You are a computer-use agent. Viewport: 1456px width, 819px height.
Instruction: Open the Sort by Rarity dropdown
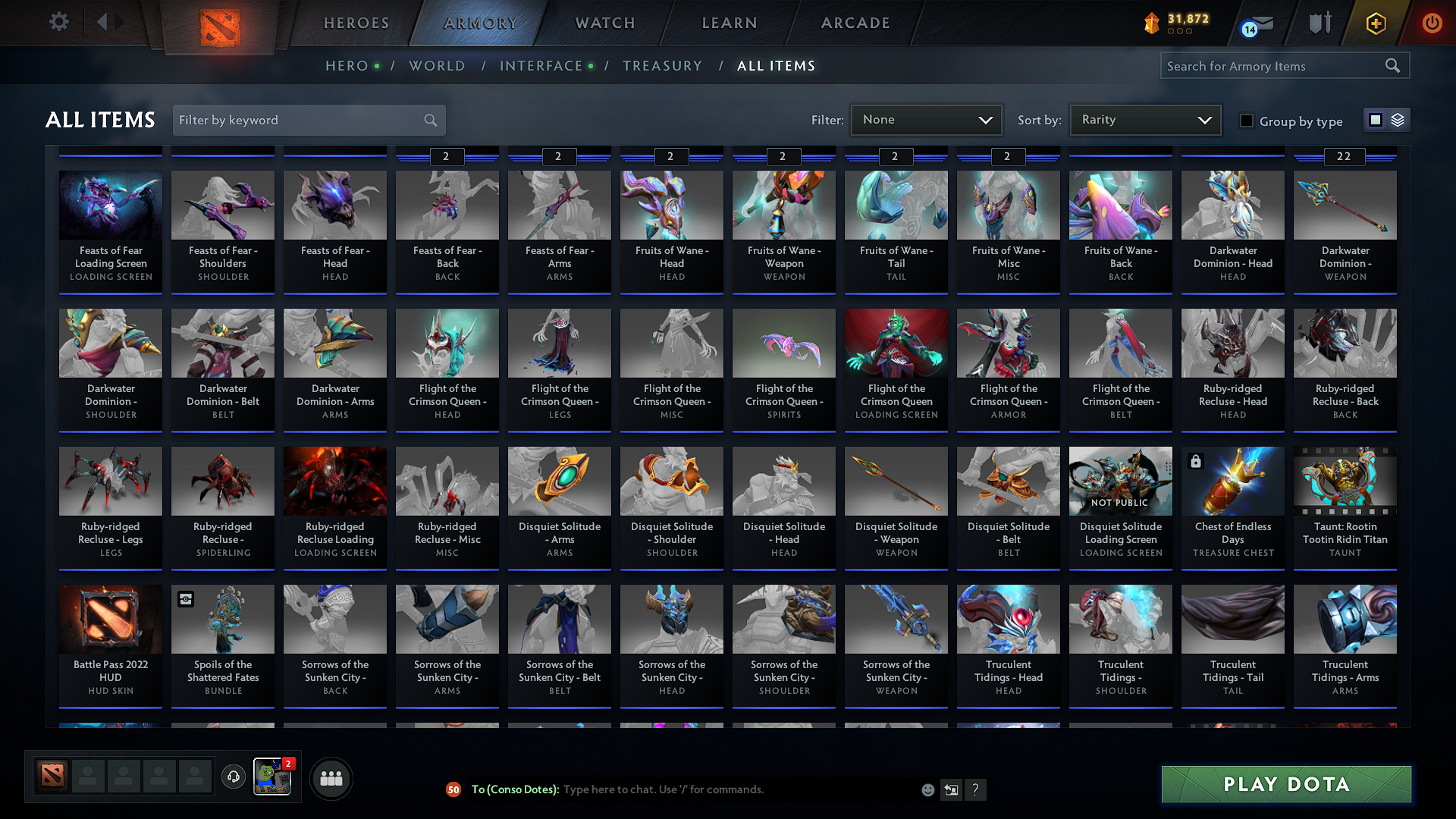(1144, 119)
